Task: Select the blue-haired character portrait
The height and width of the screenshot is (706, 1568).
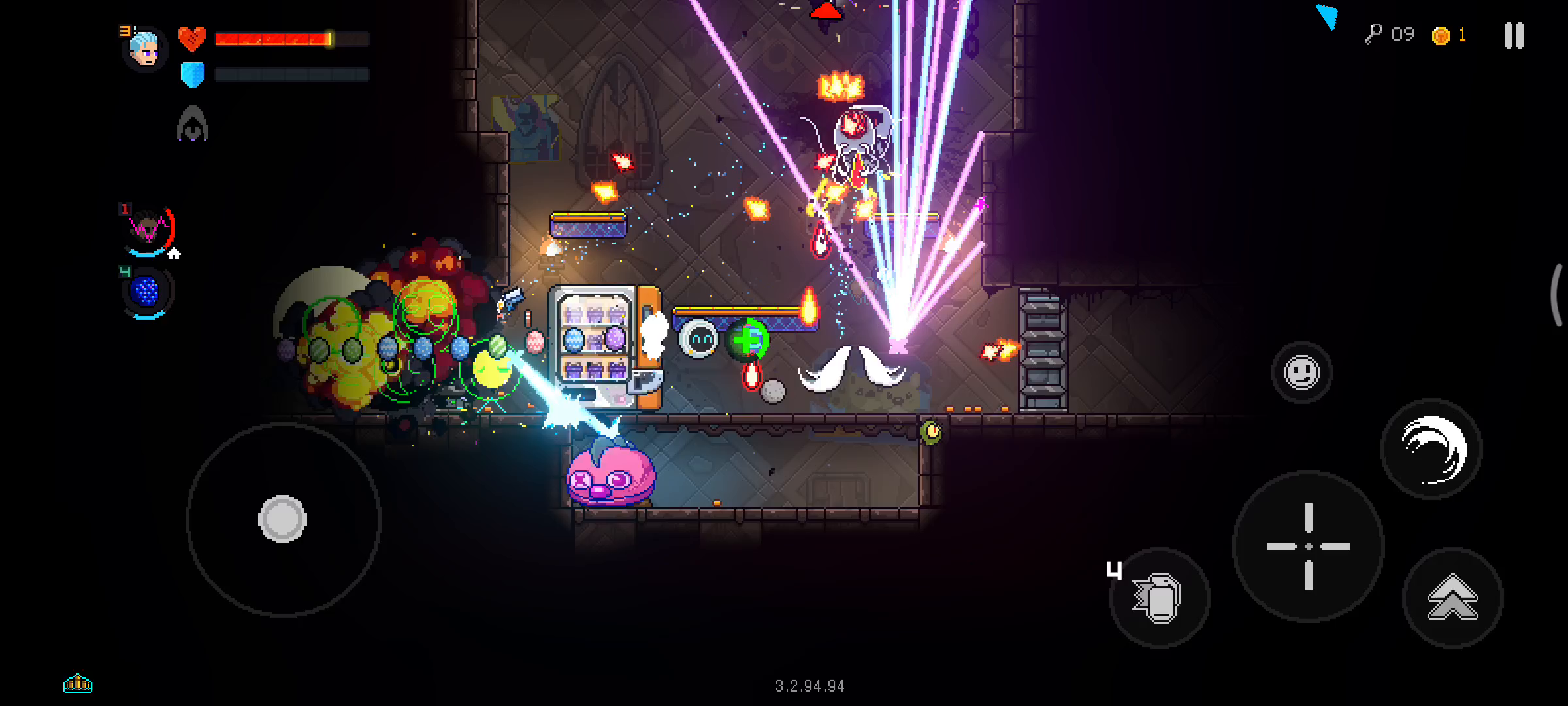Action: 144,49
